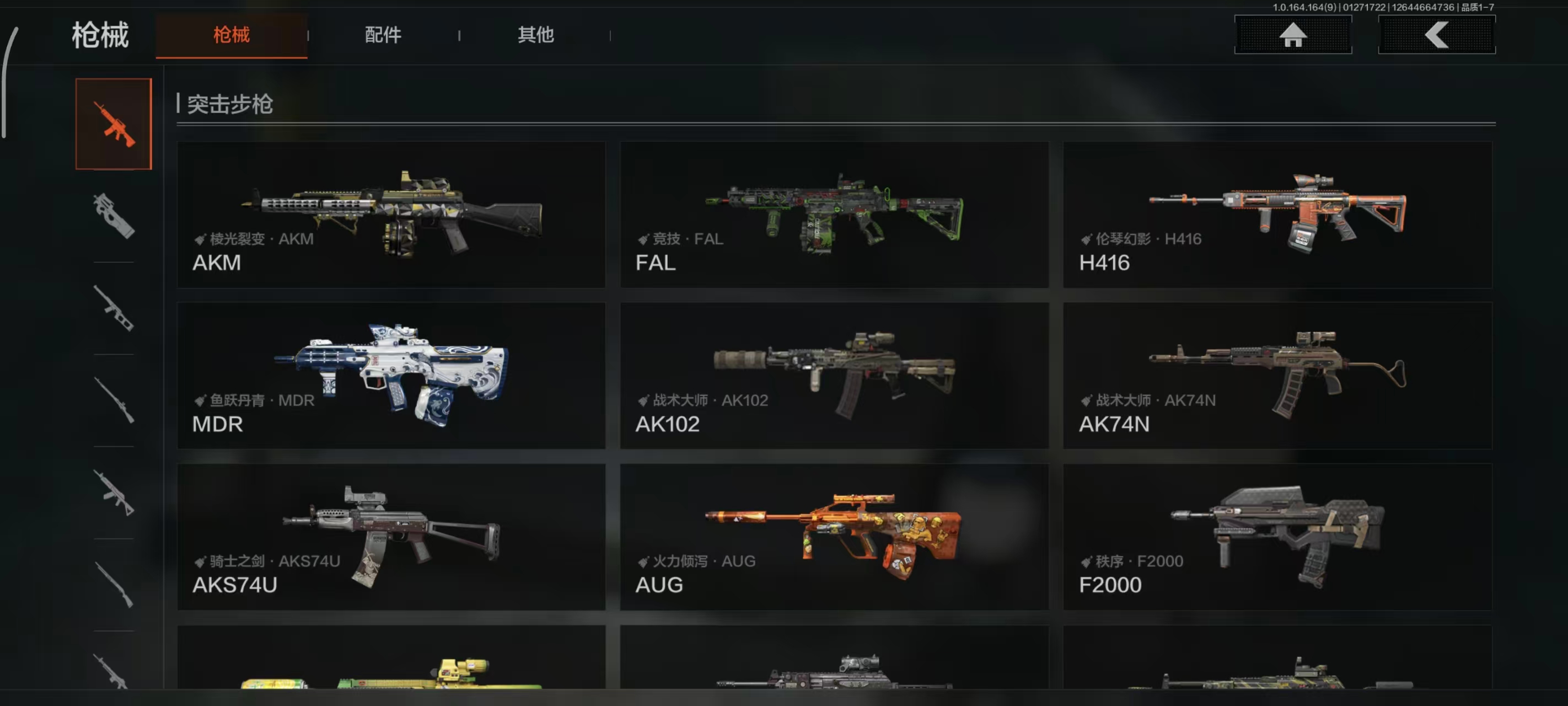Viewport: 1568px width, 706px height.
Task: Open the H416 weapon card
Action: click(1277, 215)
